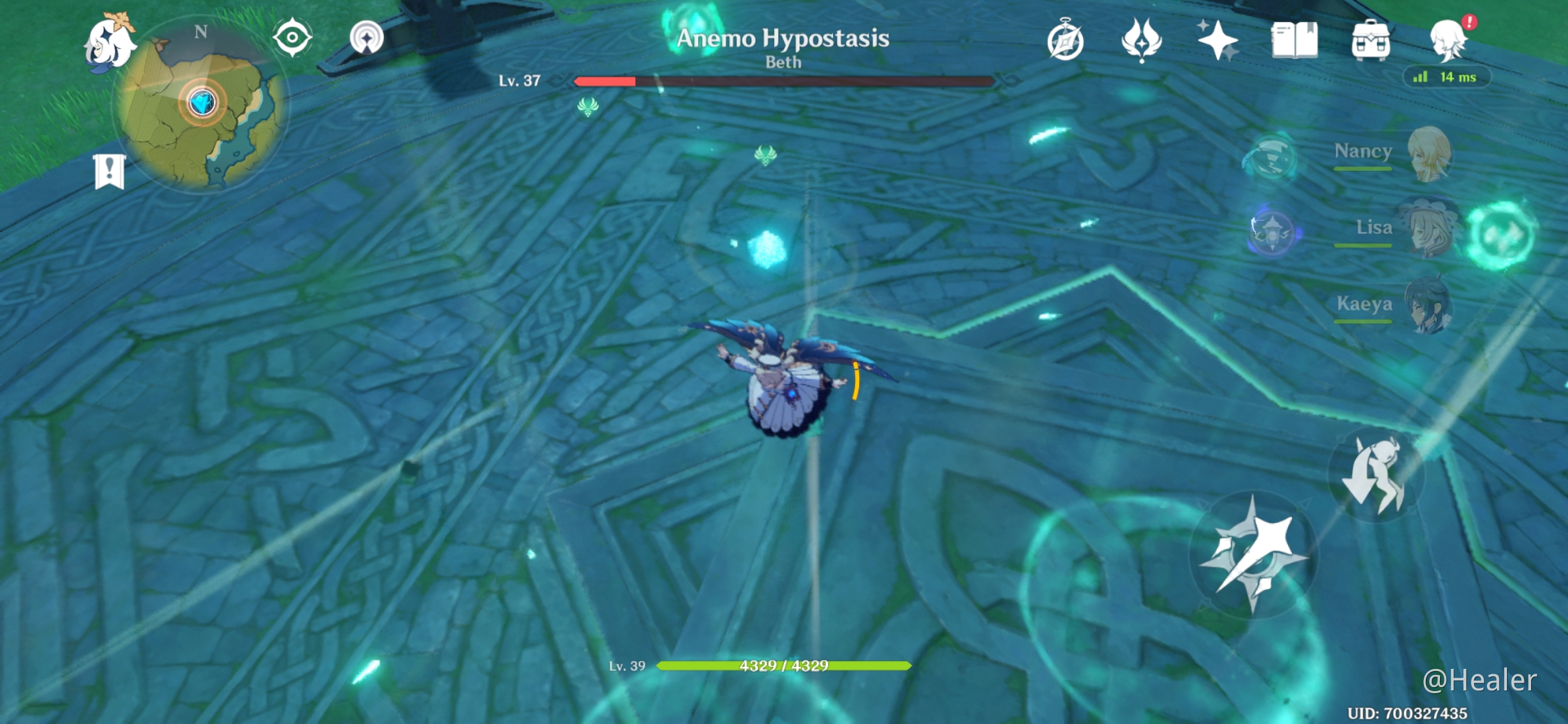The width and height of the screenshot is (1568, 724).
Task: Open the events compass icon
Action: (x=1065, y=40)
